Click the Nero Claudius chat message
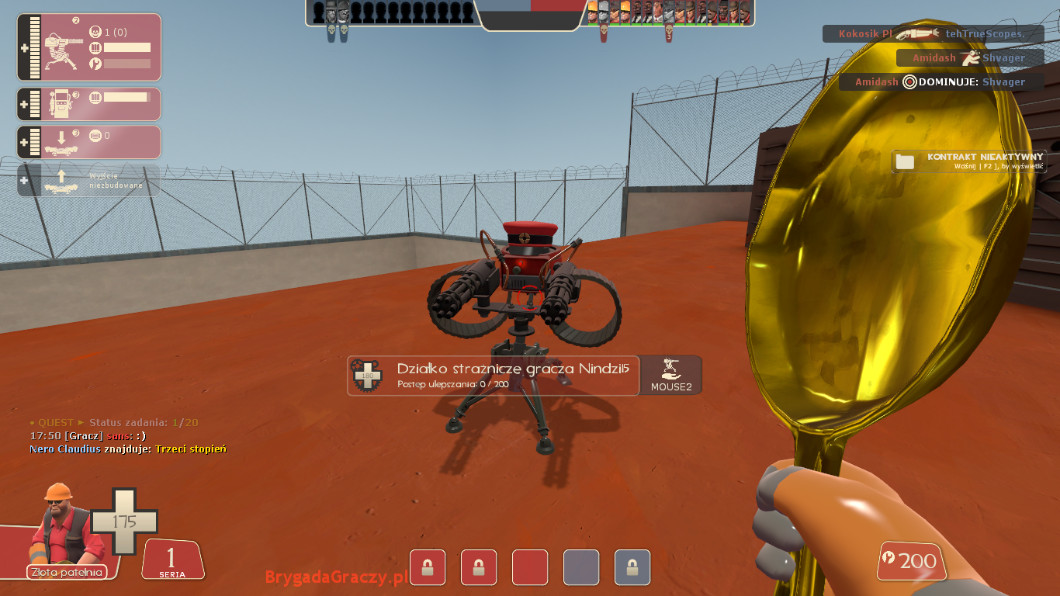This screenshot has height=596, width=1060. click(128, 449)
